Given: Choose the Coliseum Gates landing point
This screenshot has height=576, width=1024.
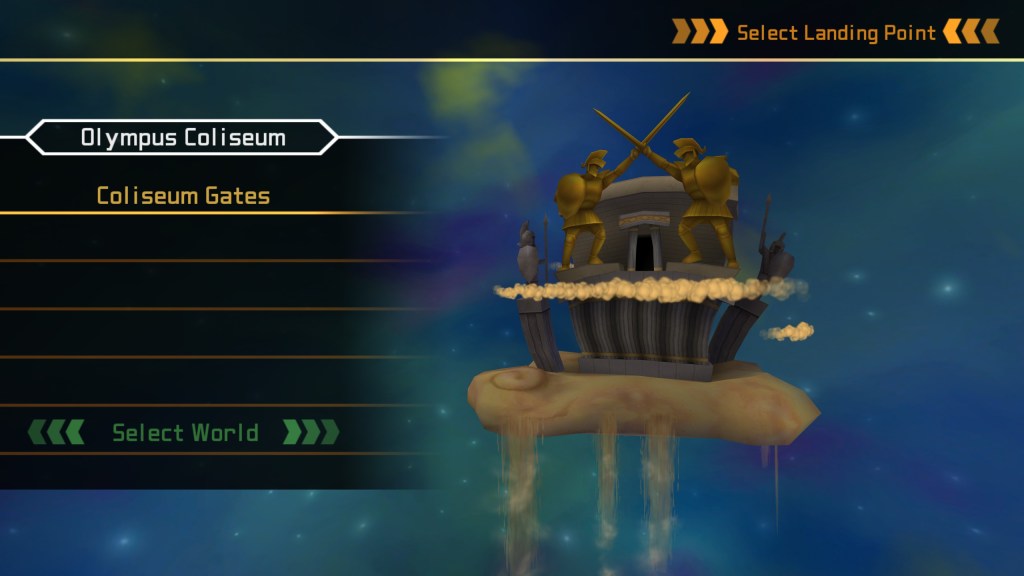Looking at the screenshot, I should tap(183, 196).
